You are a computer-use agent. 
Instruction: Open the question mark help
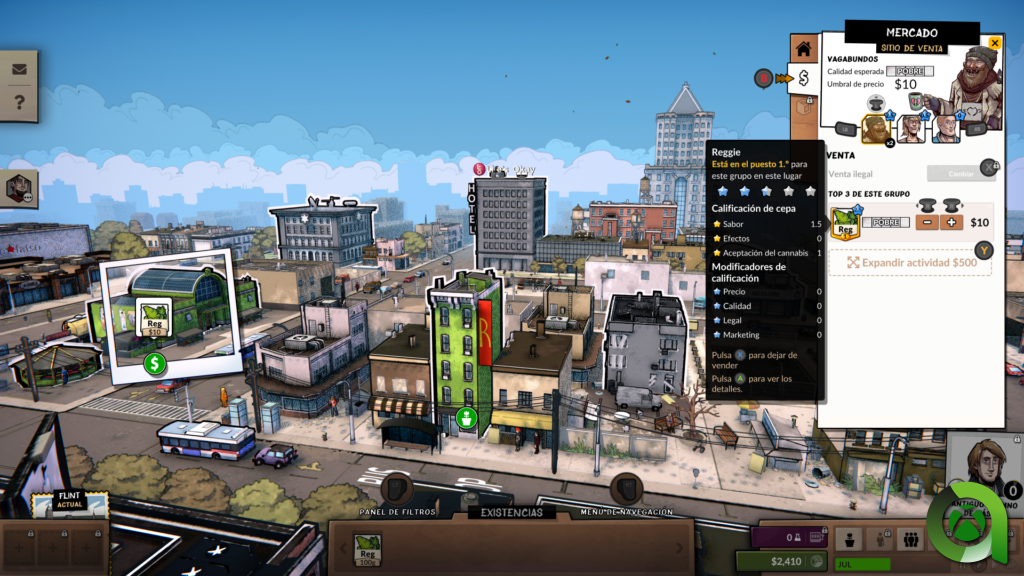19,102
